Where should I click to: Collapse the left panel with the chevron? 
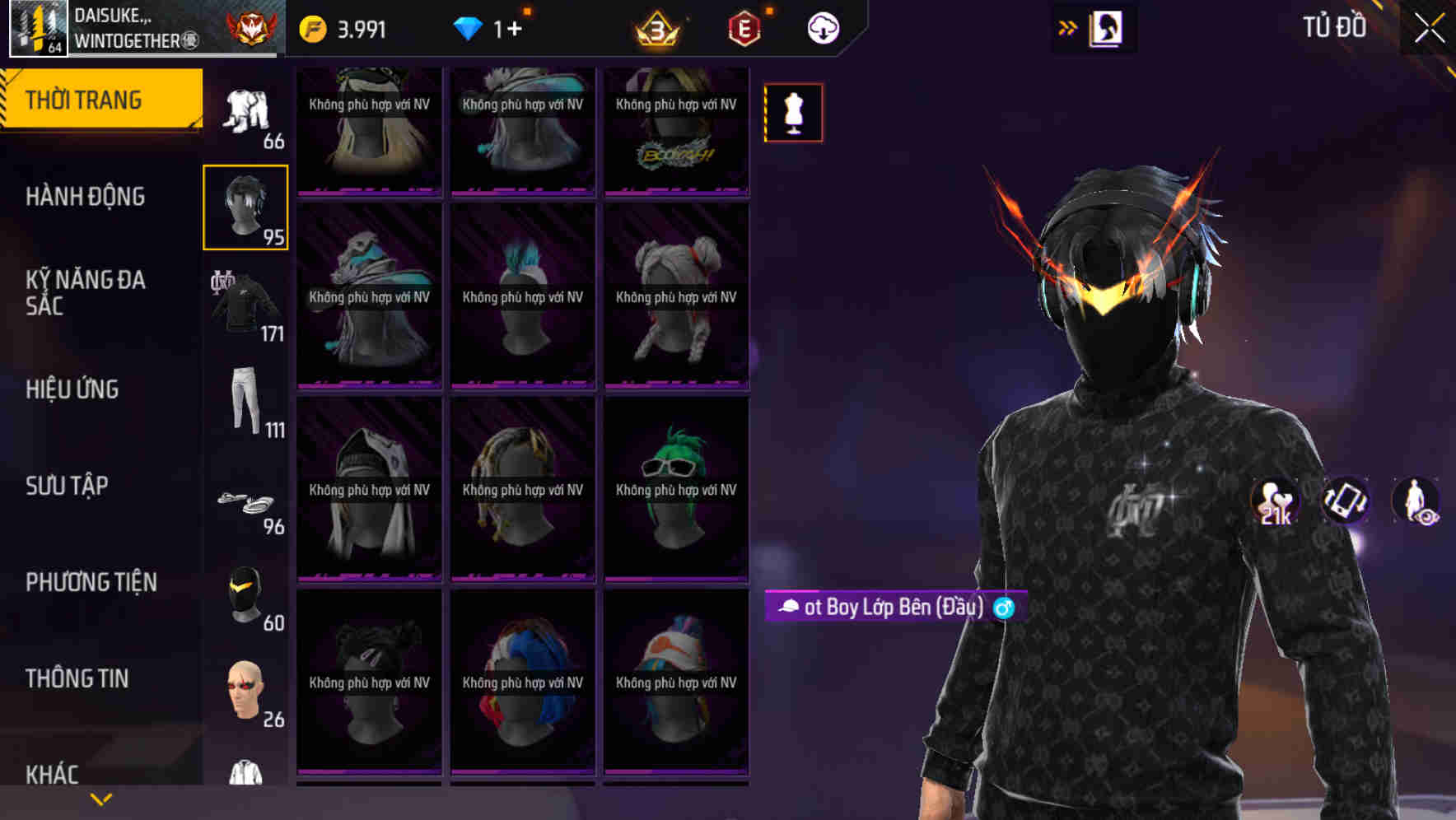coord(101,798)
